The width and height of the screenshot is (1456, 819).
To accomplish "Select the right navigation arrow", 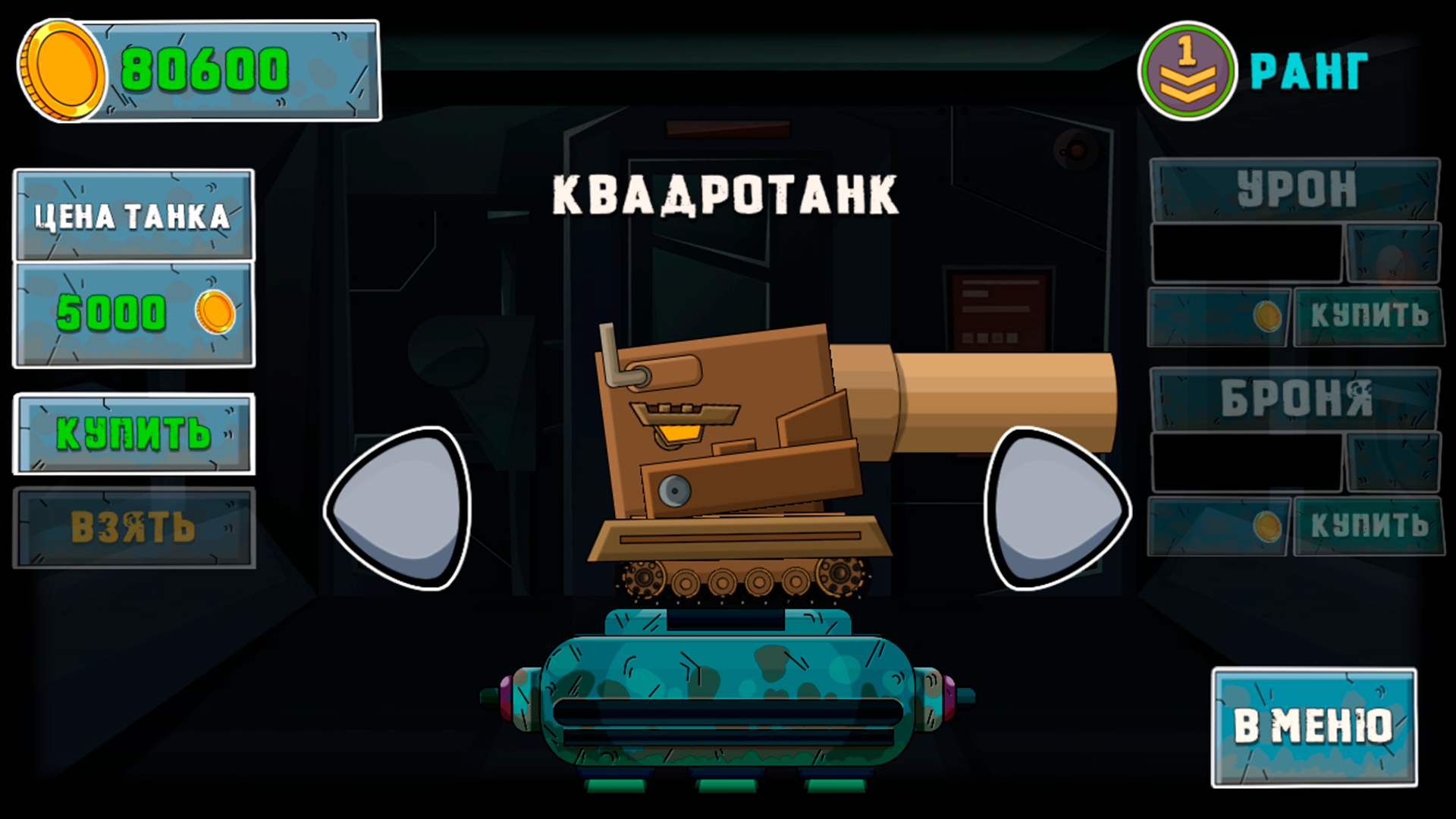I will click(x=1054, y=508).
